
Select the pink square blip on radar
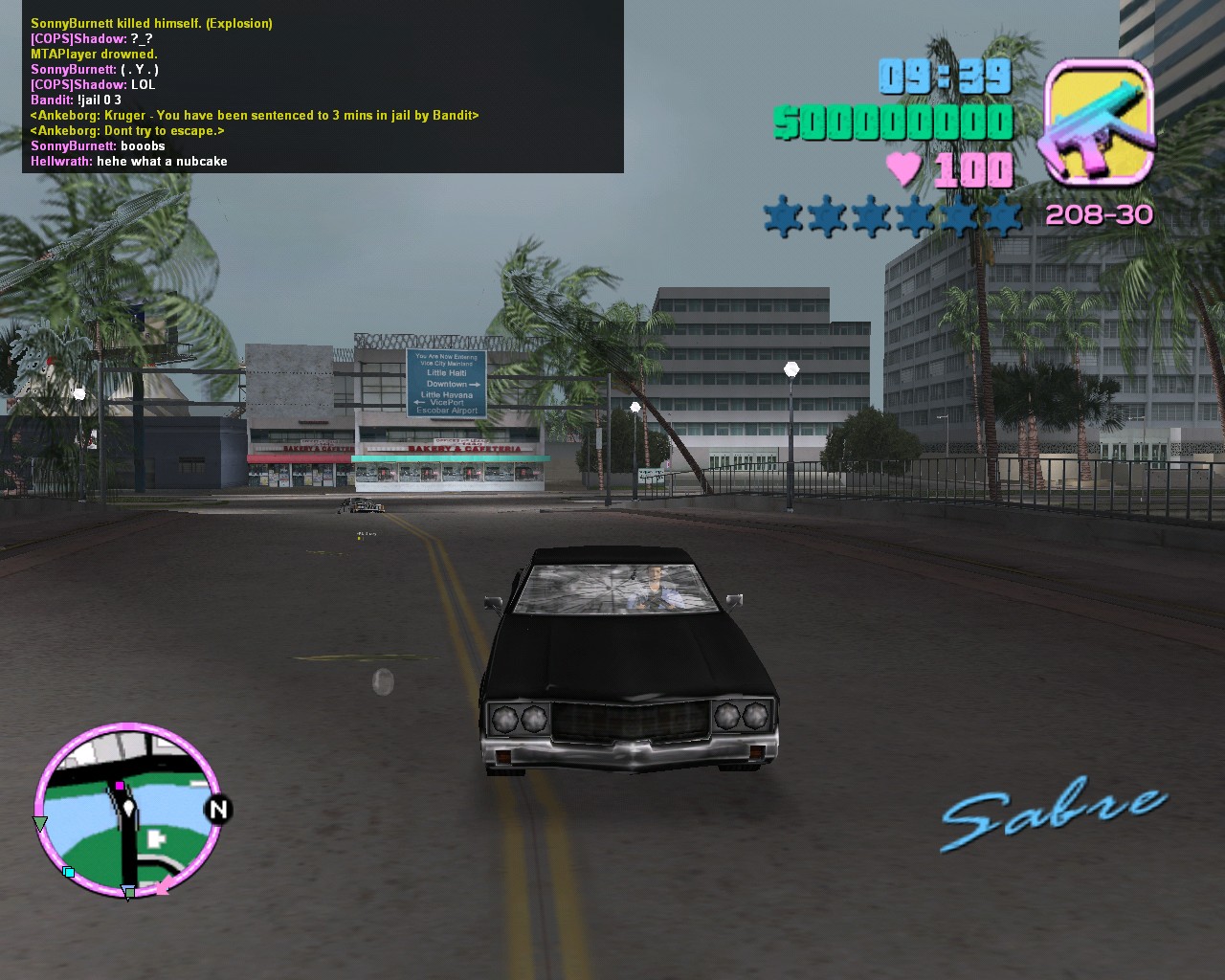coord(120,786)
